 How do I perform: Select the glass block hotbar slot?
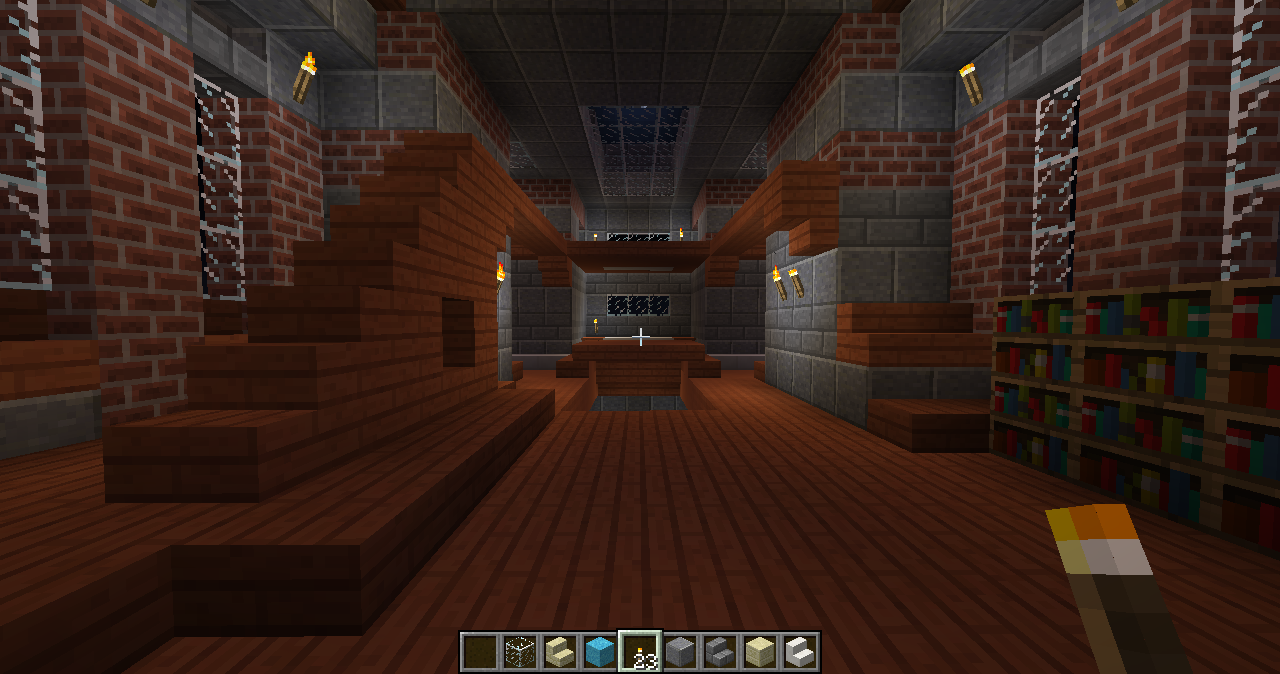(520, 652)
